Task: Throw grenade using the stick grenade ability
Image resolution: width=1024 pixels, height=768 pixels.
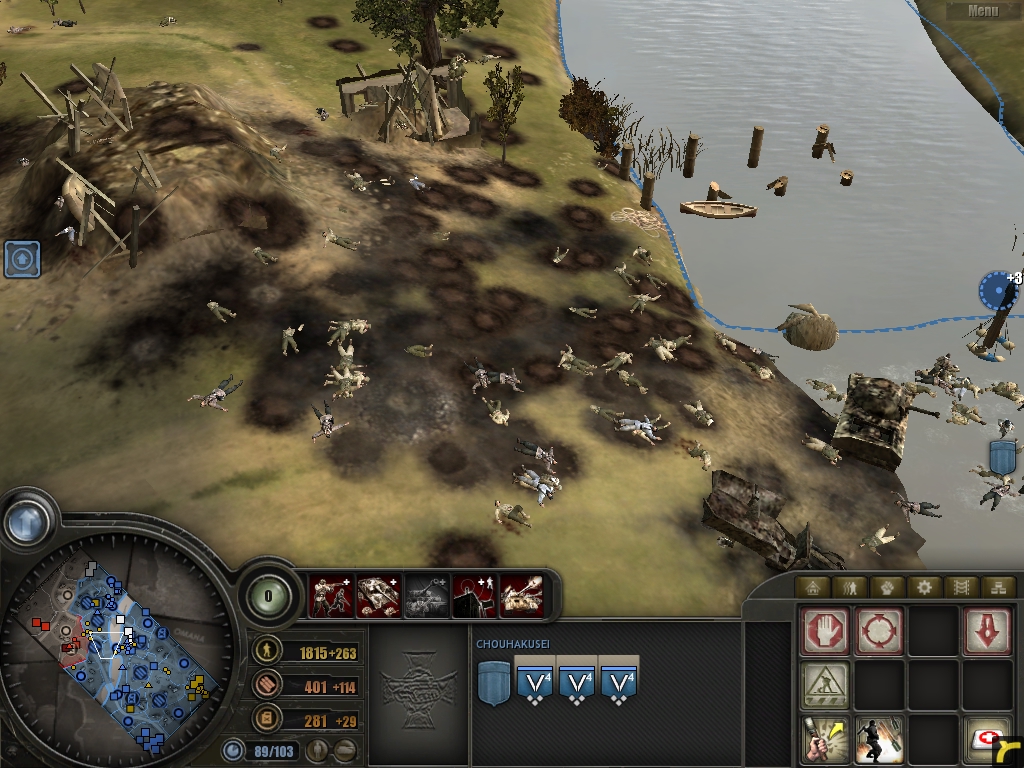Action: click(x=825, y=740)
